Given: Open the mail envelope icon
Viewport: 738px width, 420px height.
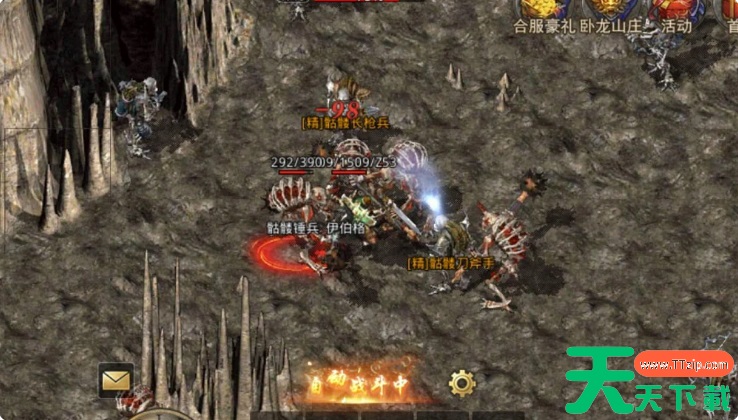Looking at the screenshot, I should pos(116,380).
